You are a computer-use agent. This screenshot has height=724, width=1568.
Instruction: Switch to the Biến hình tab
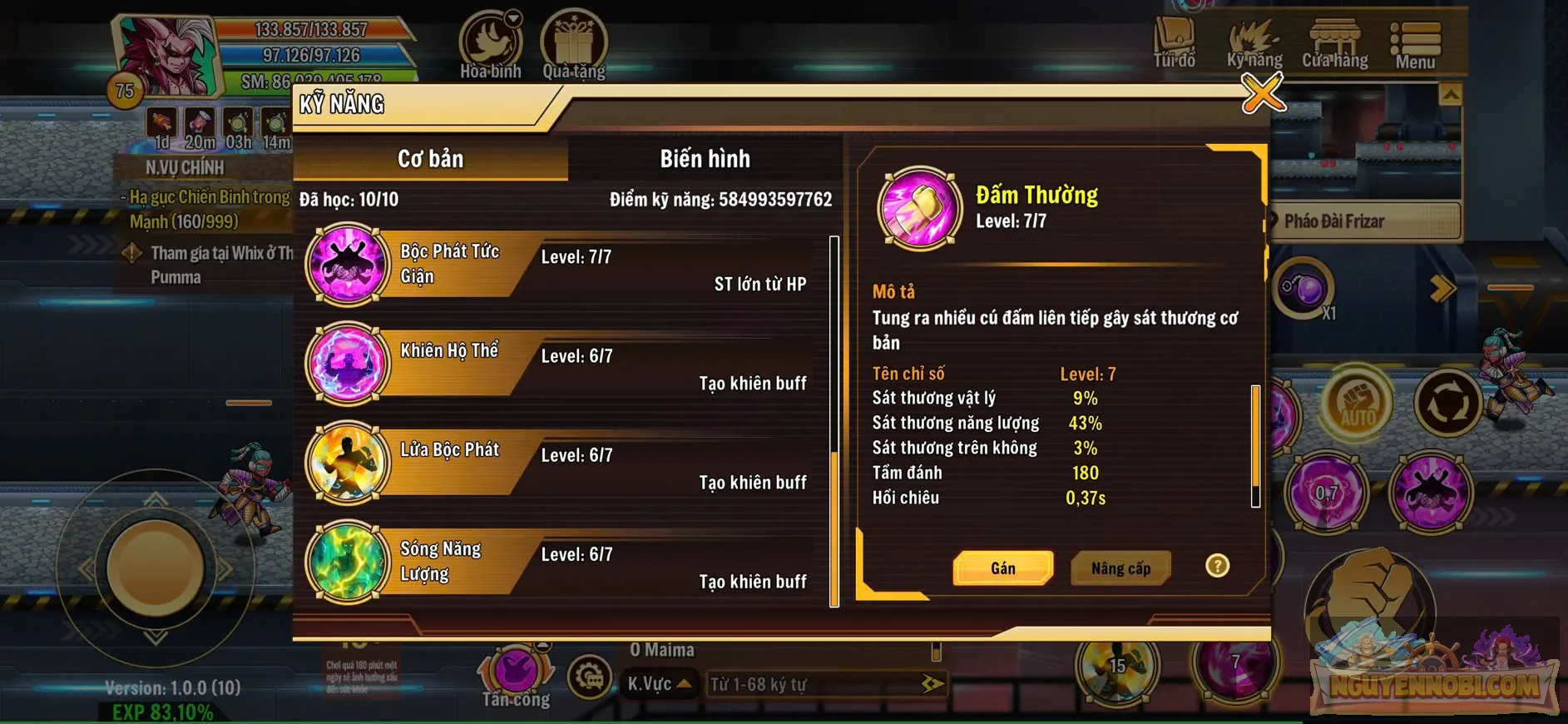704,158
